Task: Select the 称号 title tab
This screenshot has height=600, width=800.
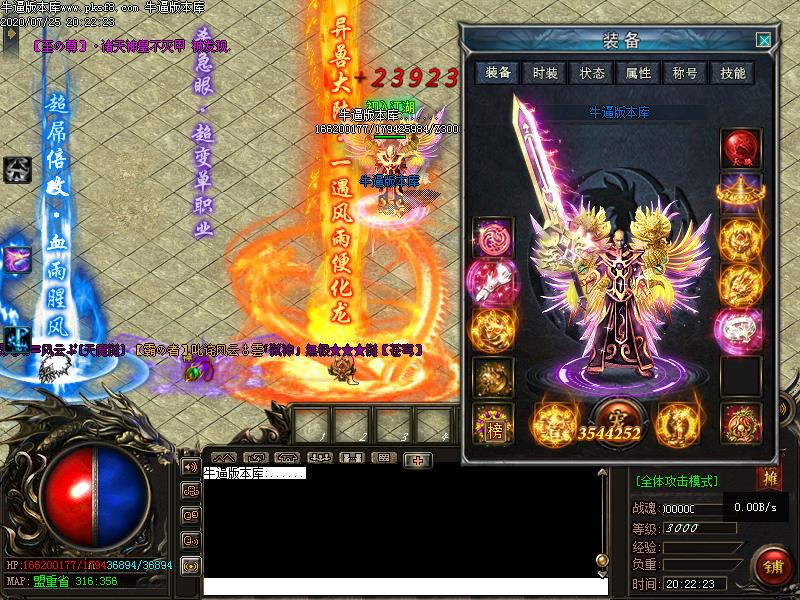Action: click(685, 73)
